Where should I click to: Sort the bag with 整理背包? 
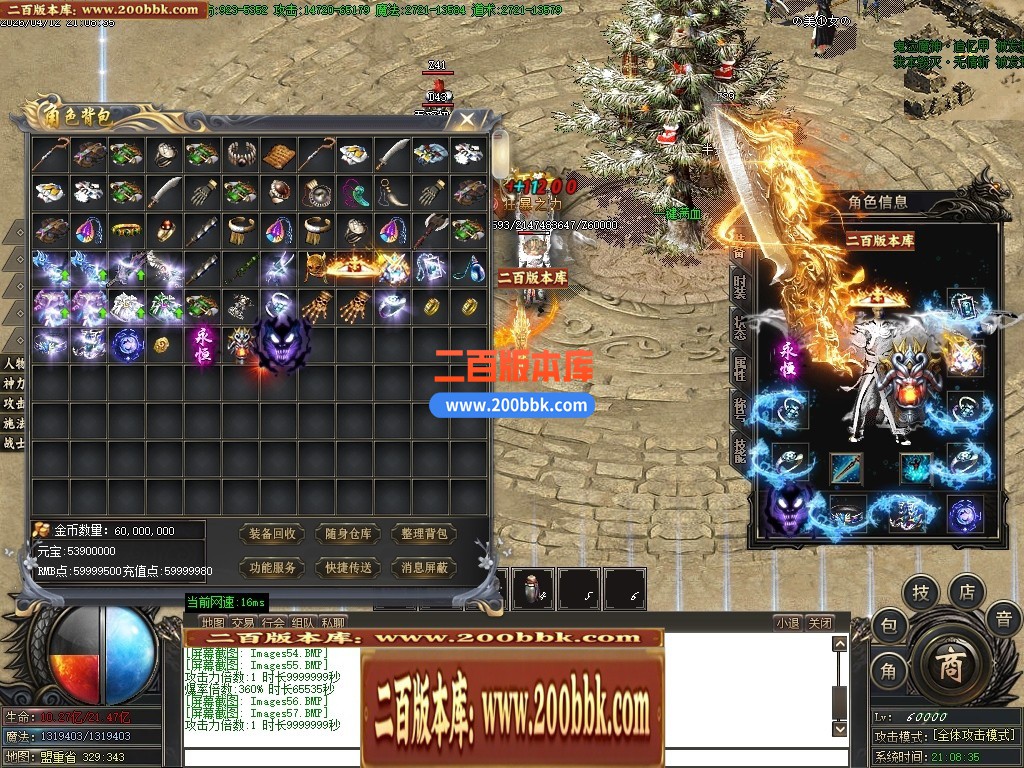(424, 534)
